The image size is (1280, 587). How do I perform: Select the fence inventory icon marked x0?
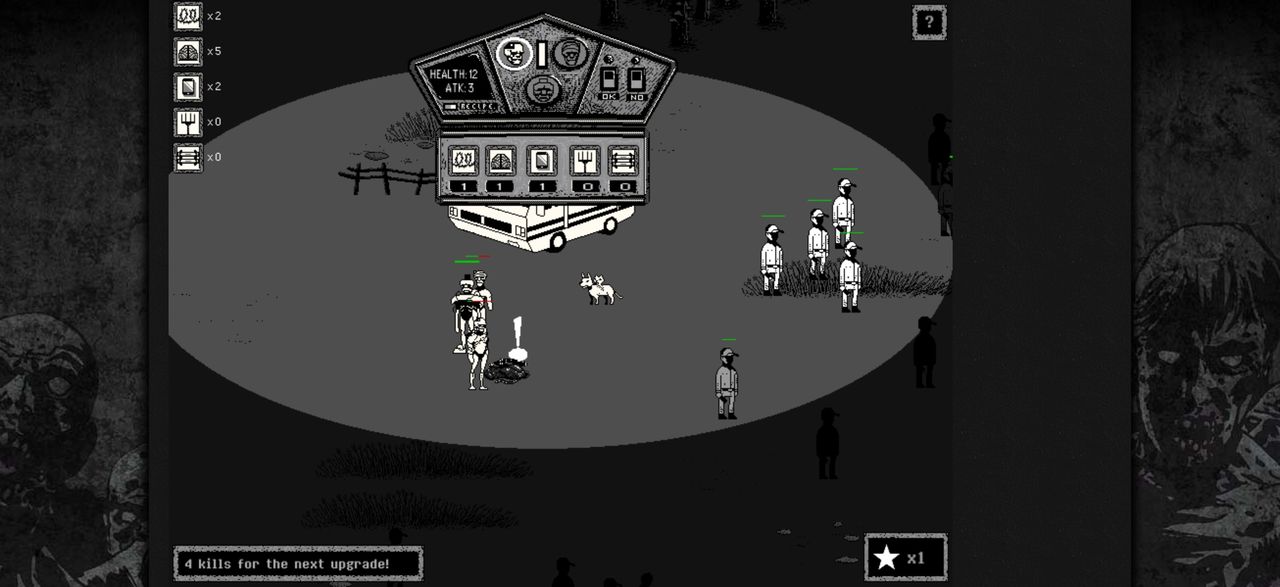click(x=188, y=157)
